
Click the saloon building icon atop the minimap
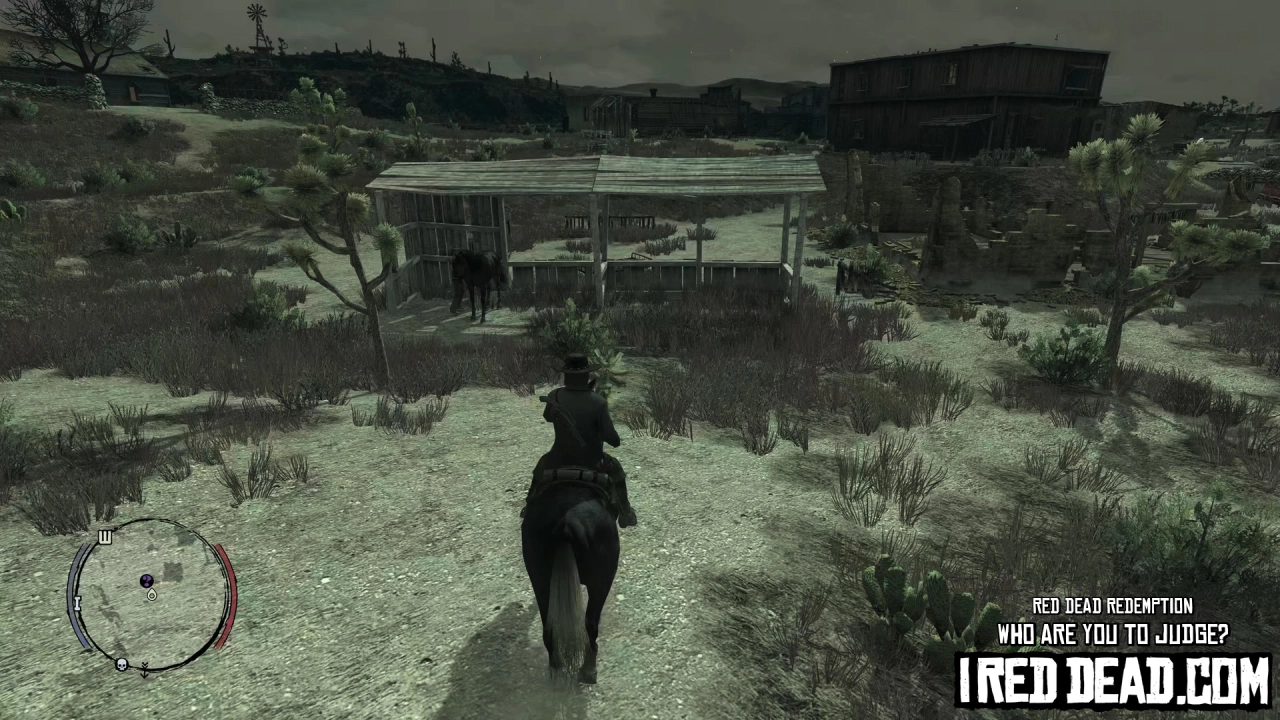tap(106, 537)
